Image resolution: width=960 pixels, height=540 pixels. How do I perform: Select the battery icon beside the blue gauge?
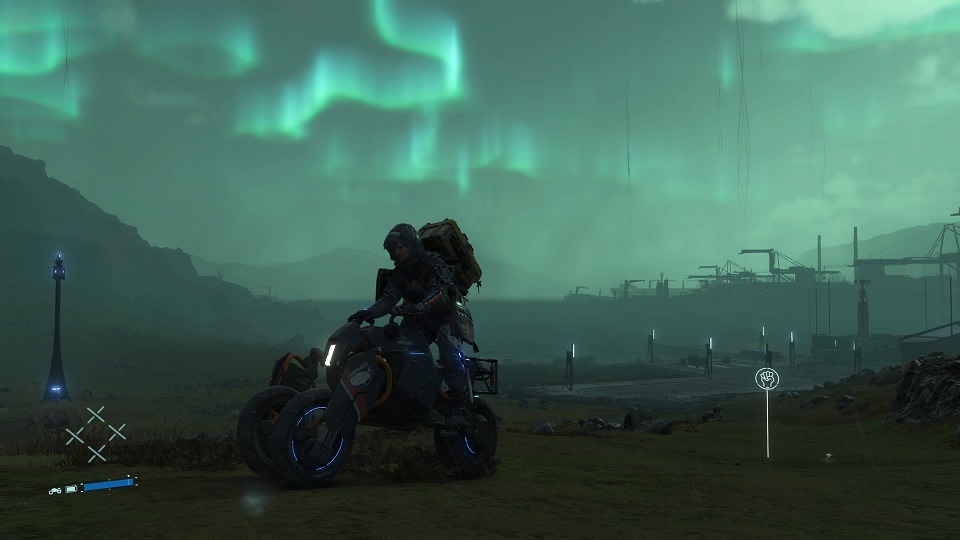click(73, 489)
